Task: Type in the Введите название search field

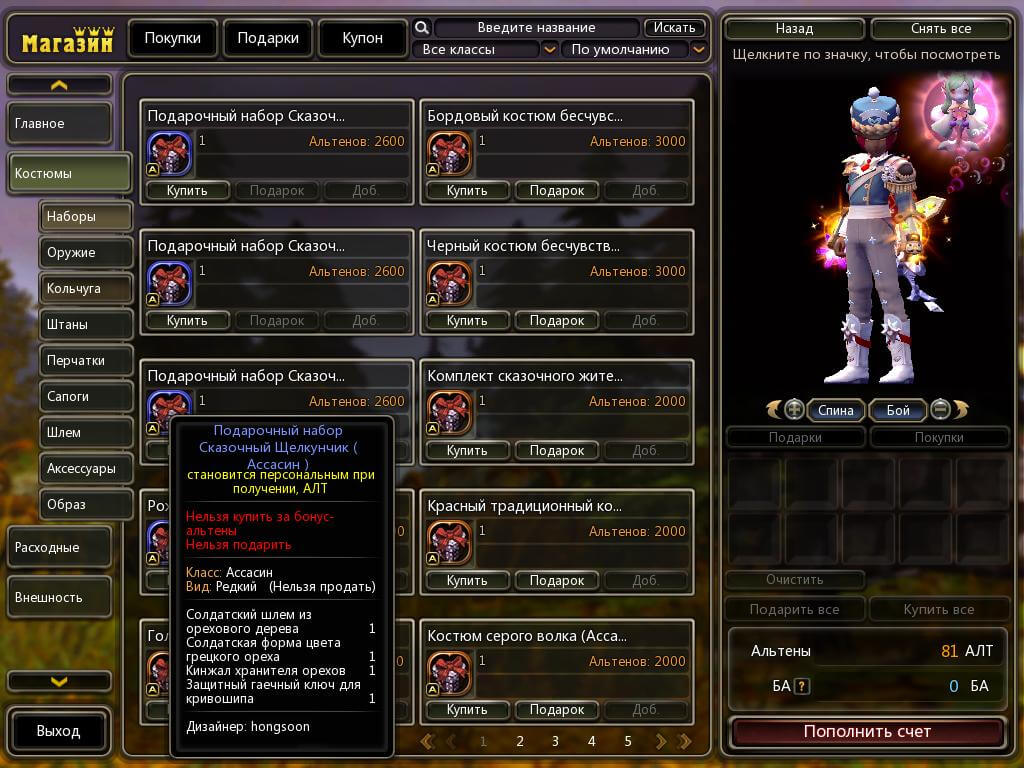Action: coord(536,28)
